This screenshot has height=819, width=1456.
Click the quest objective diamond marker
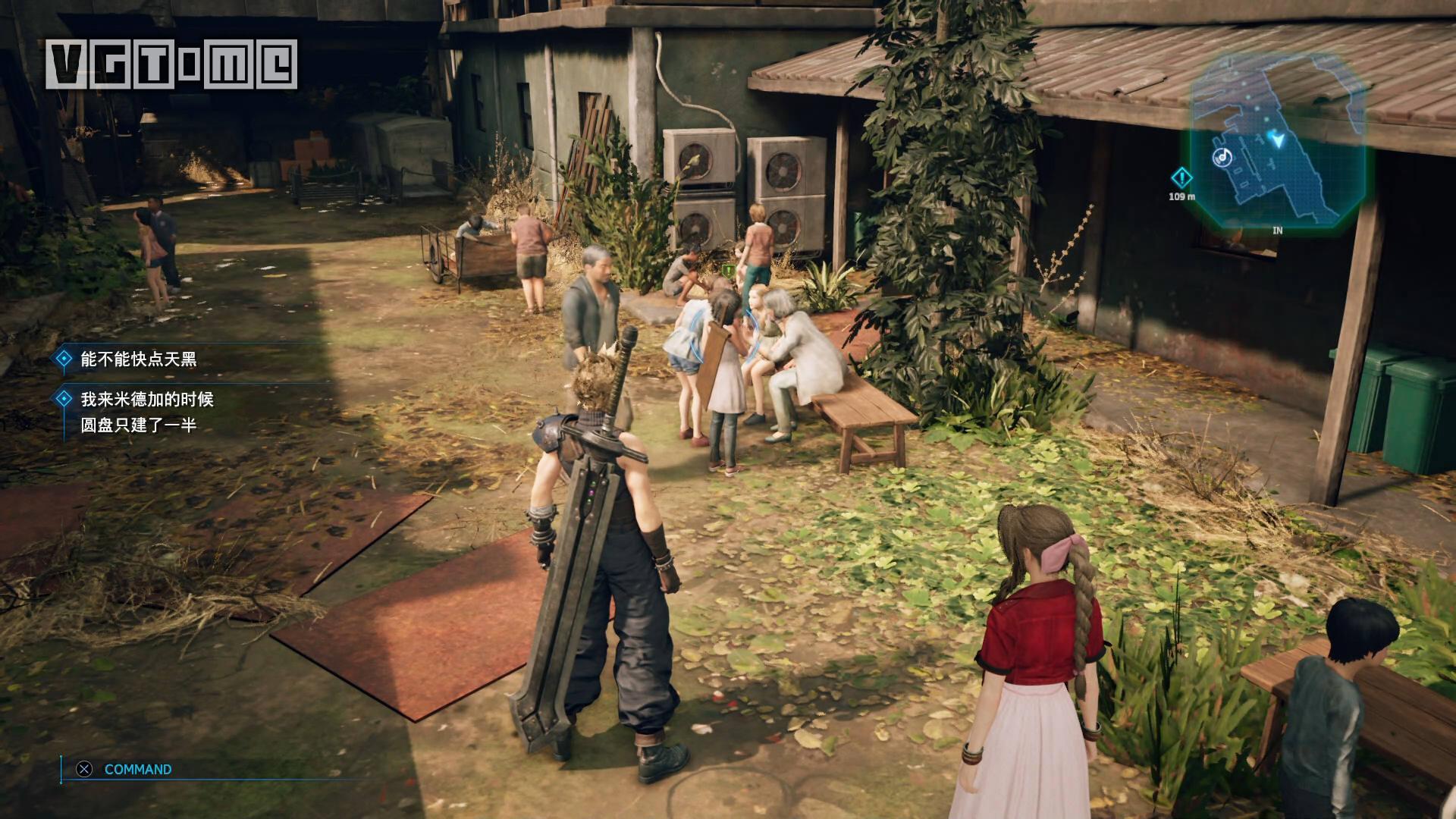1181,178
